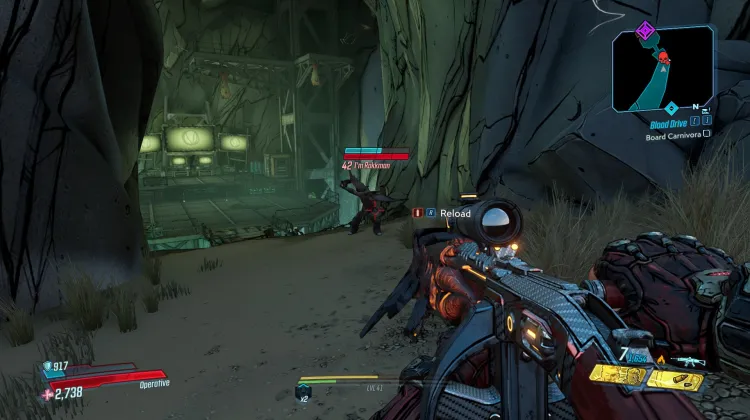Click the yellow bullet ammo card
The image size is (750, 420).
coord(676,379)
